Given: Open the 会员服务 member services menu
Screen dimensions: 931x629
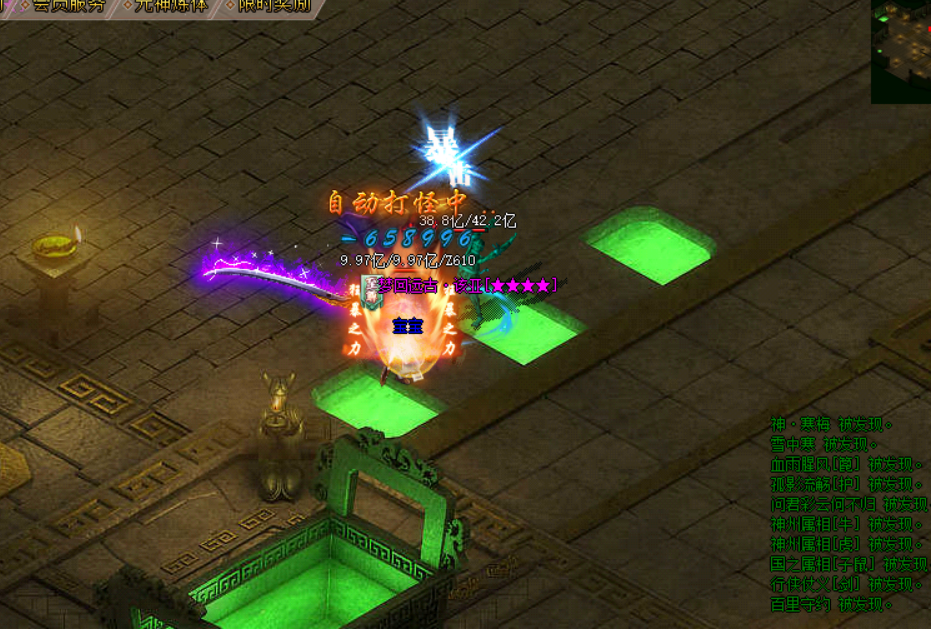Looking at the screenshot, I should tap(66, 5).
